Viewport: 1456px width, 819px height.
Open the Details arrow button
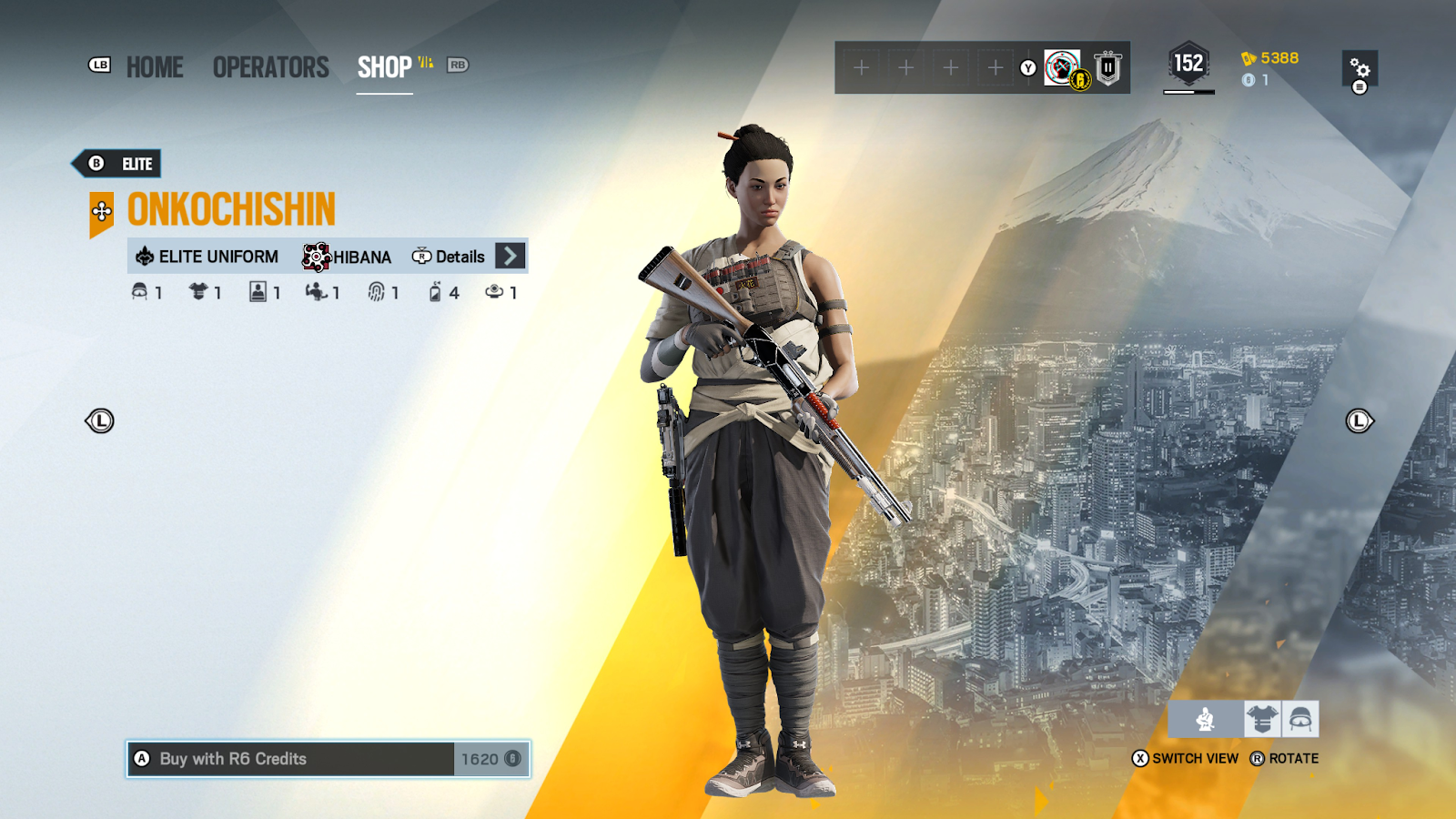(x=511, y=257)
